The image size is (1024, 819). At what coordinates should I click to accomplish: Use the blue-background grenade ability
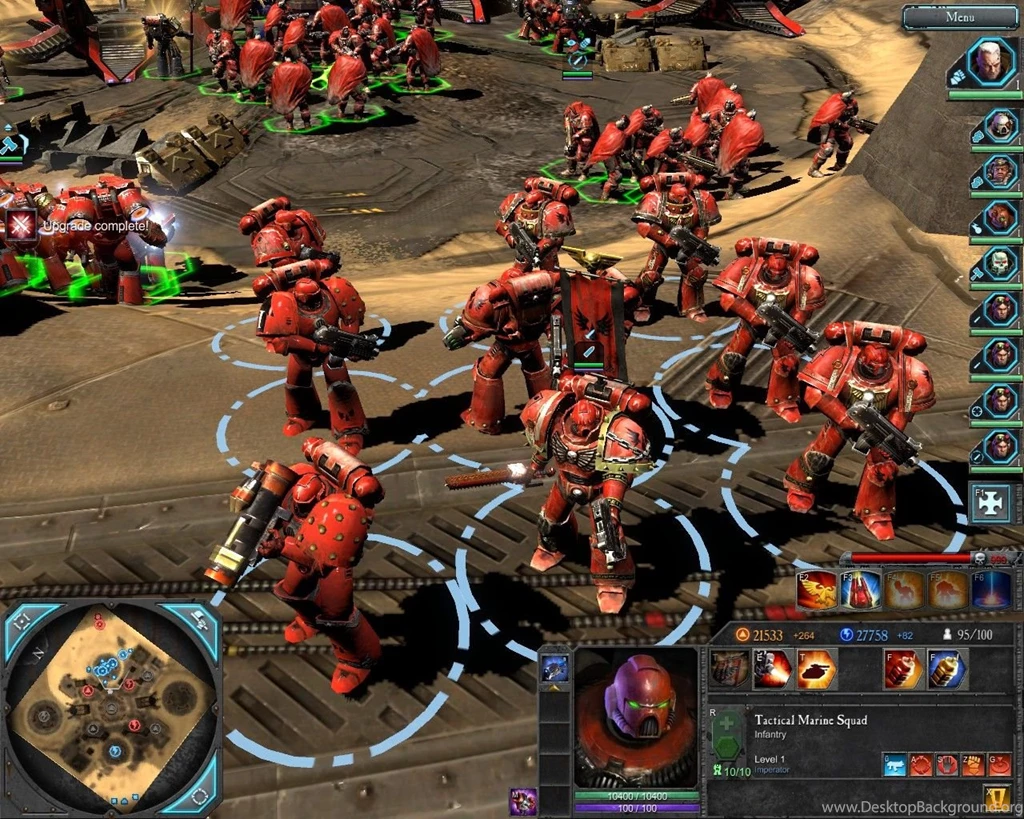(x=947, y=669)
